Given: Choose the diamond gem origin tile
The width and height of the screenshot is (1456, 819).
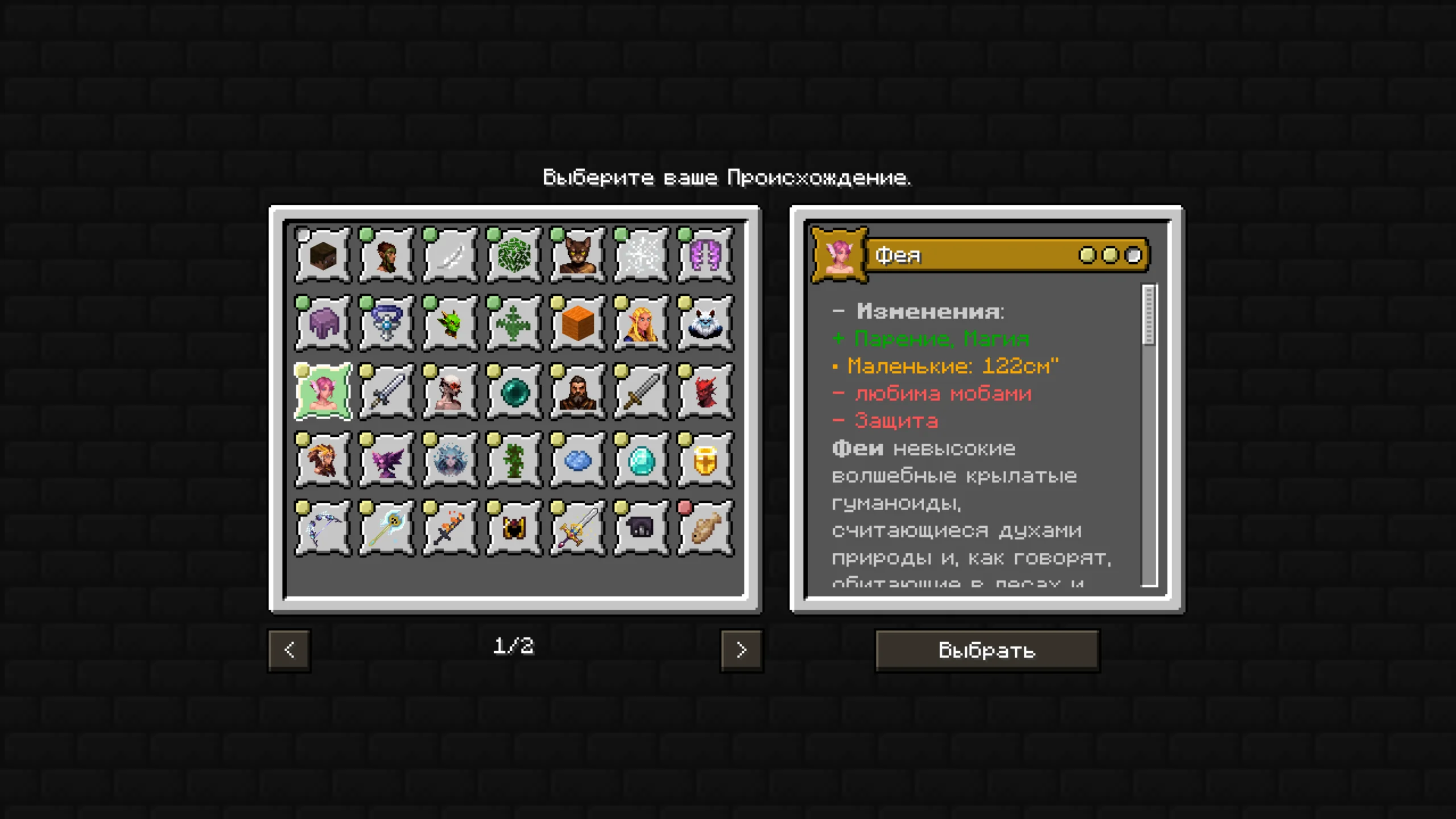Looking at the screenshot, I should [x=642, y=460].
